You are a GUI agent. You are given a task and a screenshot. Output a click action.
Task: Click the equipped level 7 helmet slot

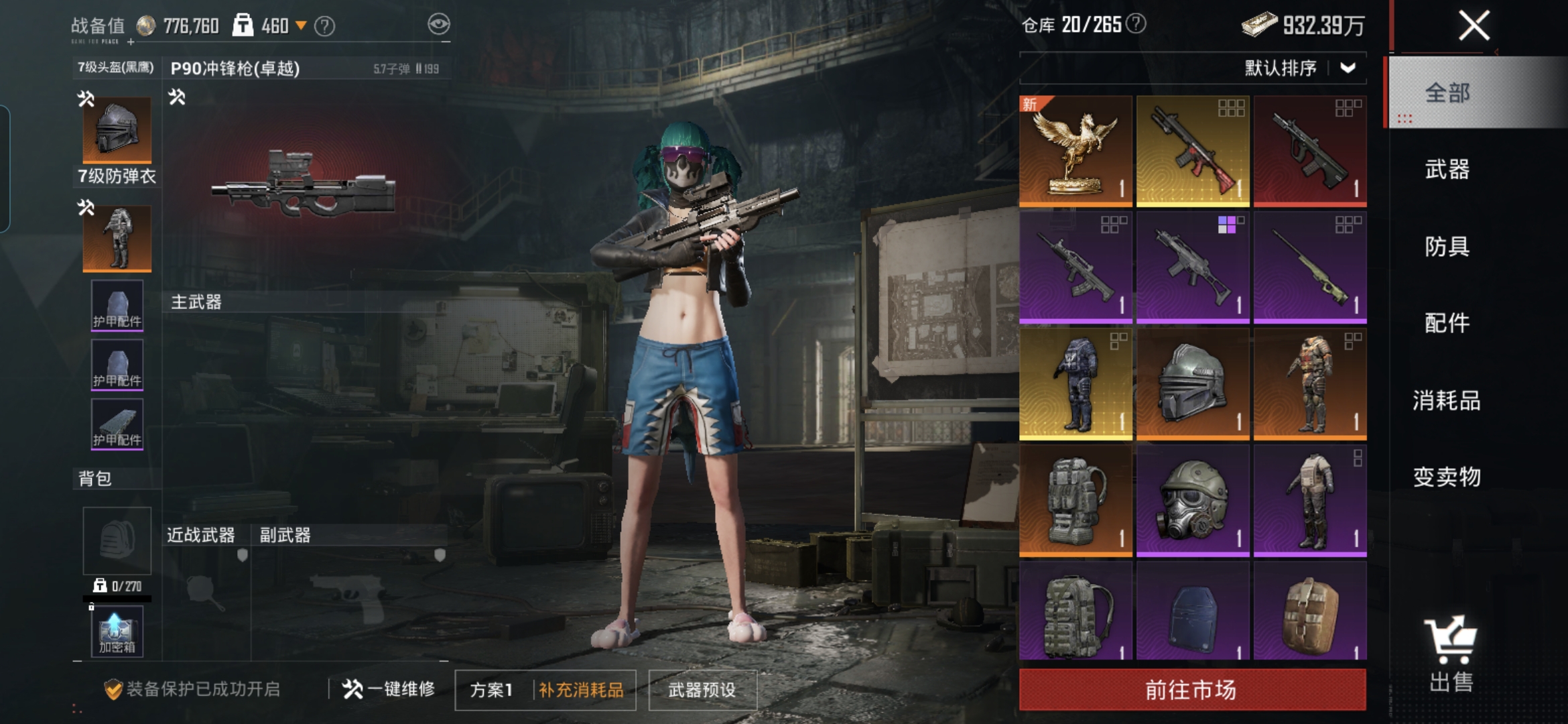pyautogui.click(x=117, y=129)
